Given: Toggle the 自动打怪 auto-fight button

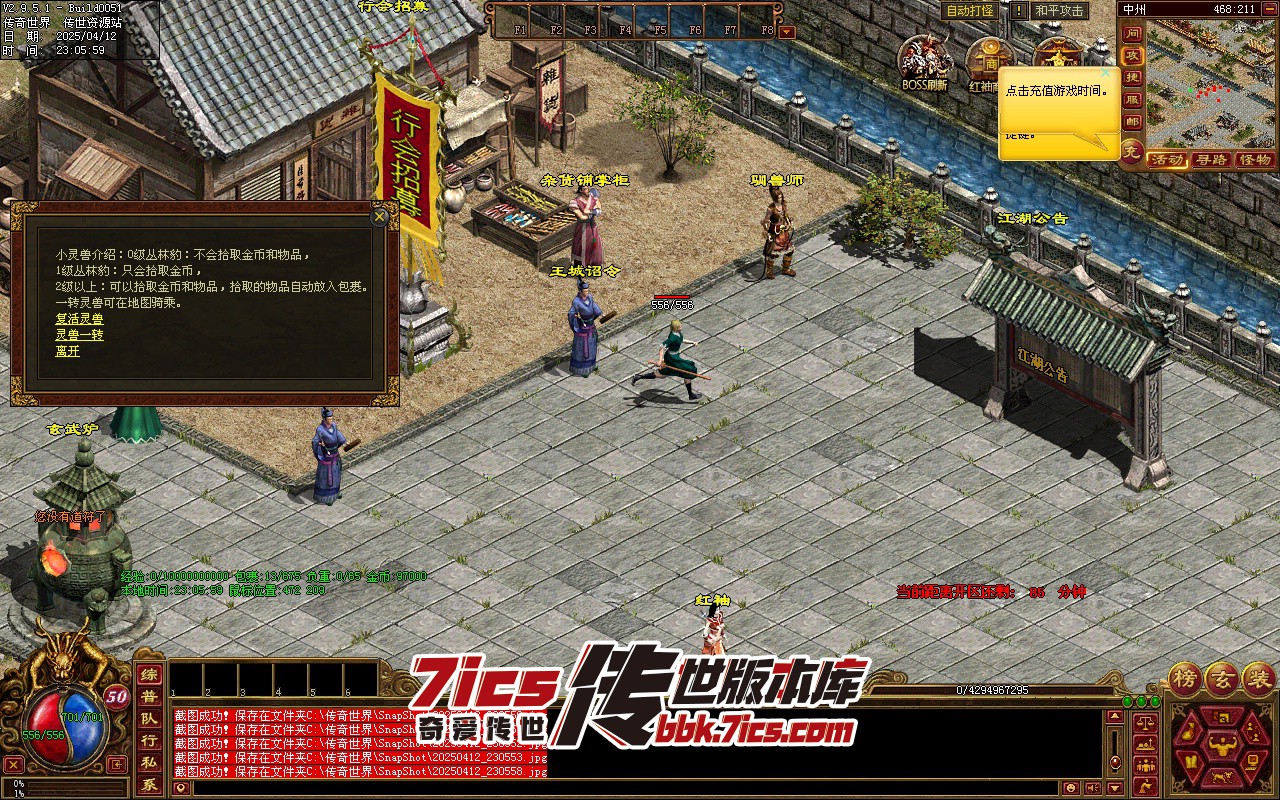Looking at the screenshot, I should 971,10.
